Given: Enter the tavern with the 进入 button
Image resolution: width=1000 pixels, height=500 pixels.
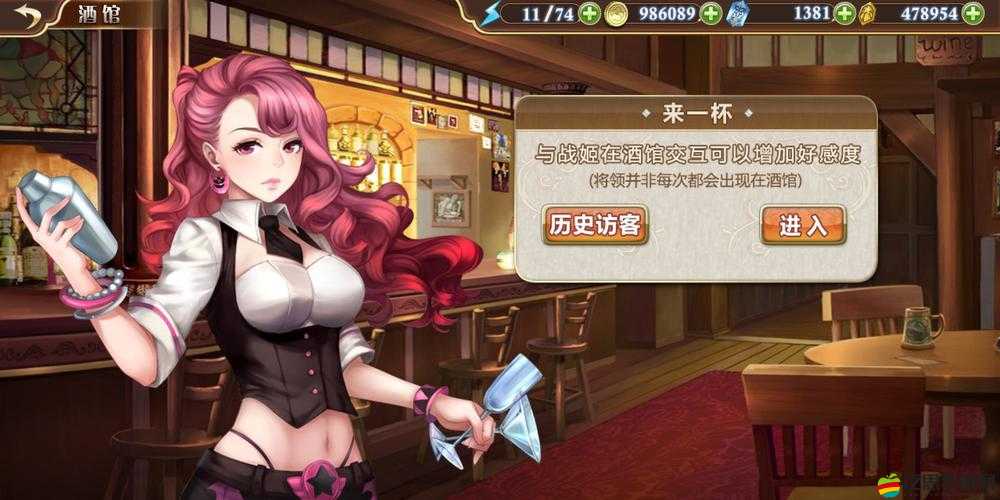Looking at the screenshot, I should pos(803,225).
